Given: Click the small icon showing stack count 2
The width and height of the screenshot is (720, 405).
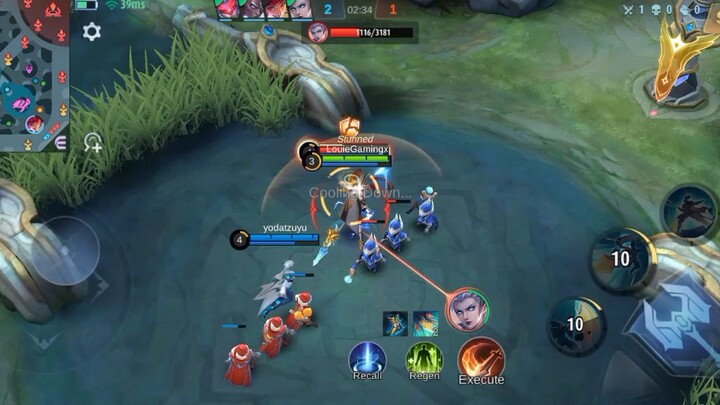Looking at the screenshot, I should click(424, 322).
